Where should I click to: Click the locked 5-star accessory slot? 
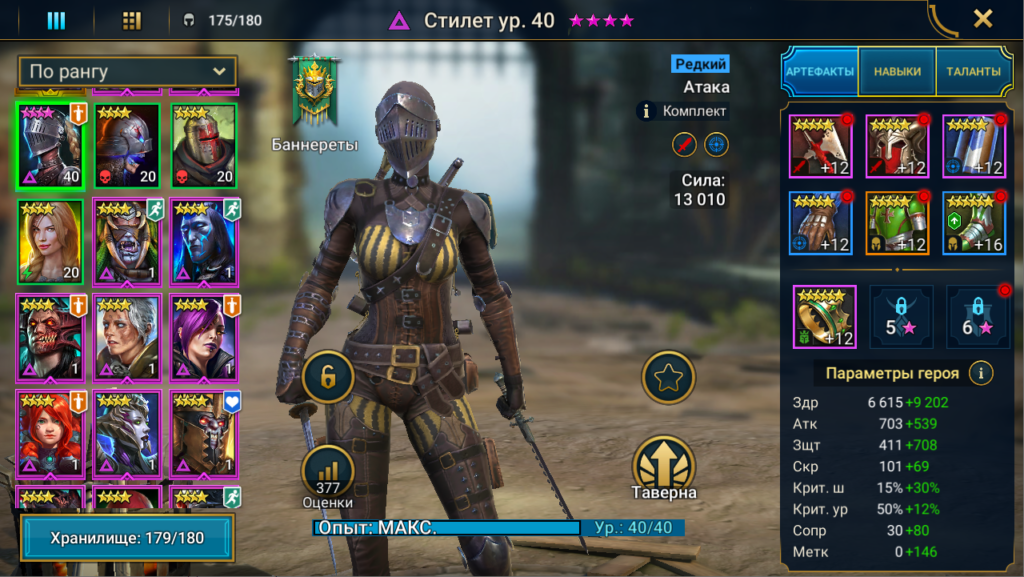point(900,317)
